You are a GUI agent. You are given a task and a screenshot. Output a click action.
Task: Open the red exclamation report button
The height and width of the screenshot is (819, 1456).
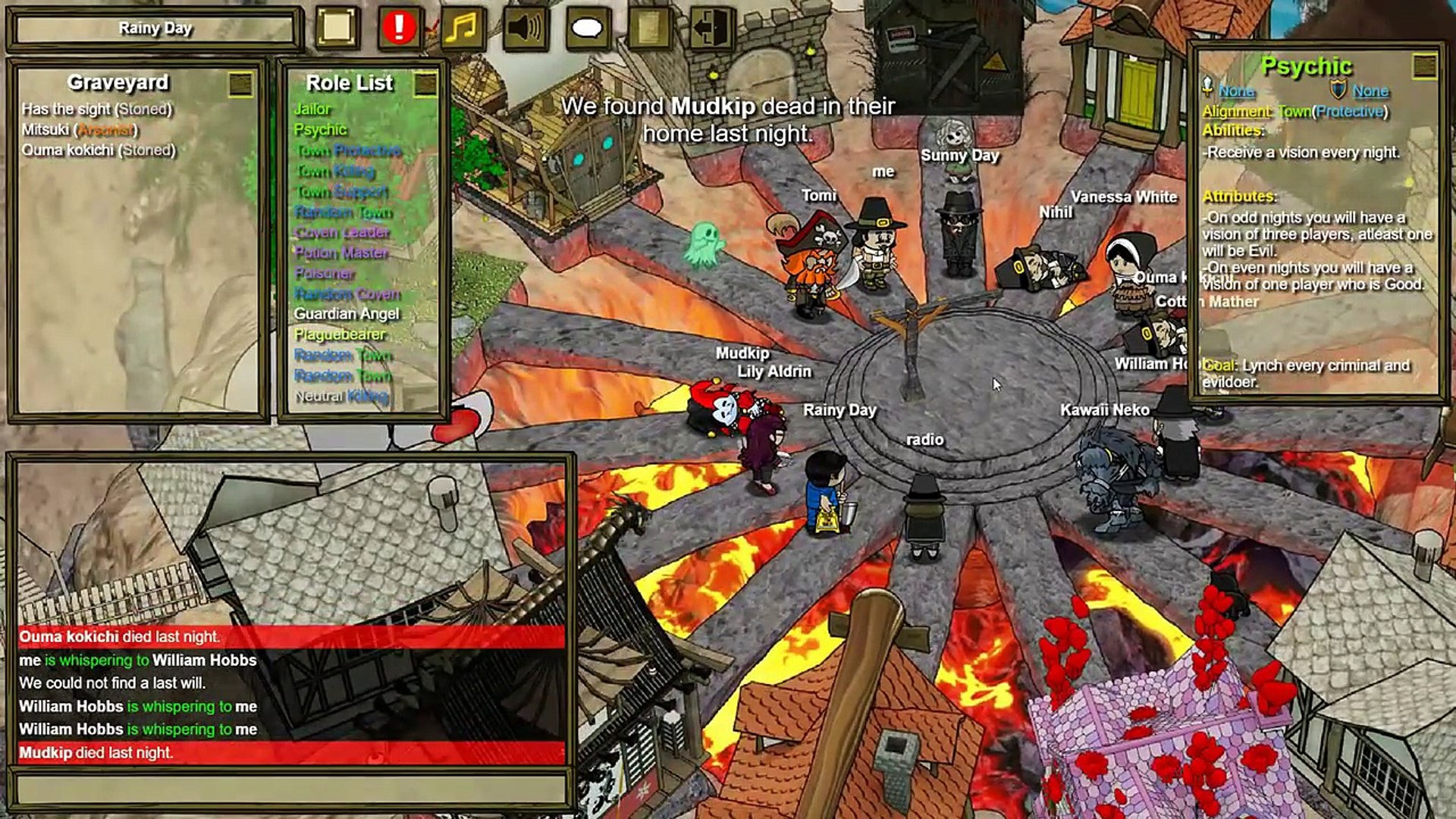(x=399, y=28)
